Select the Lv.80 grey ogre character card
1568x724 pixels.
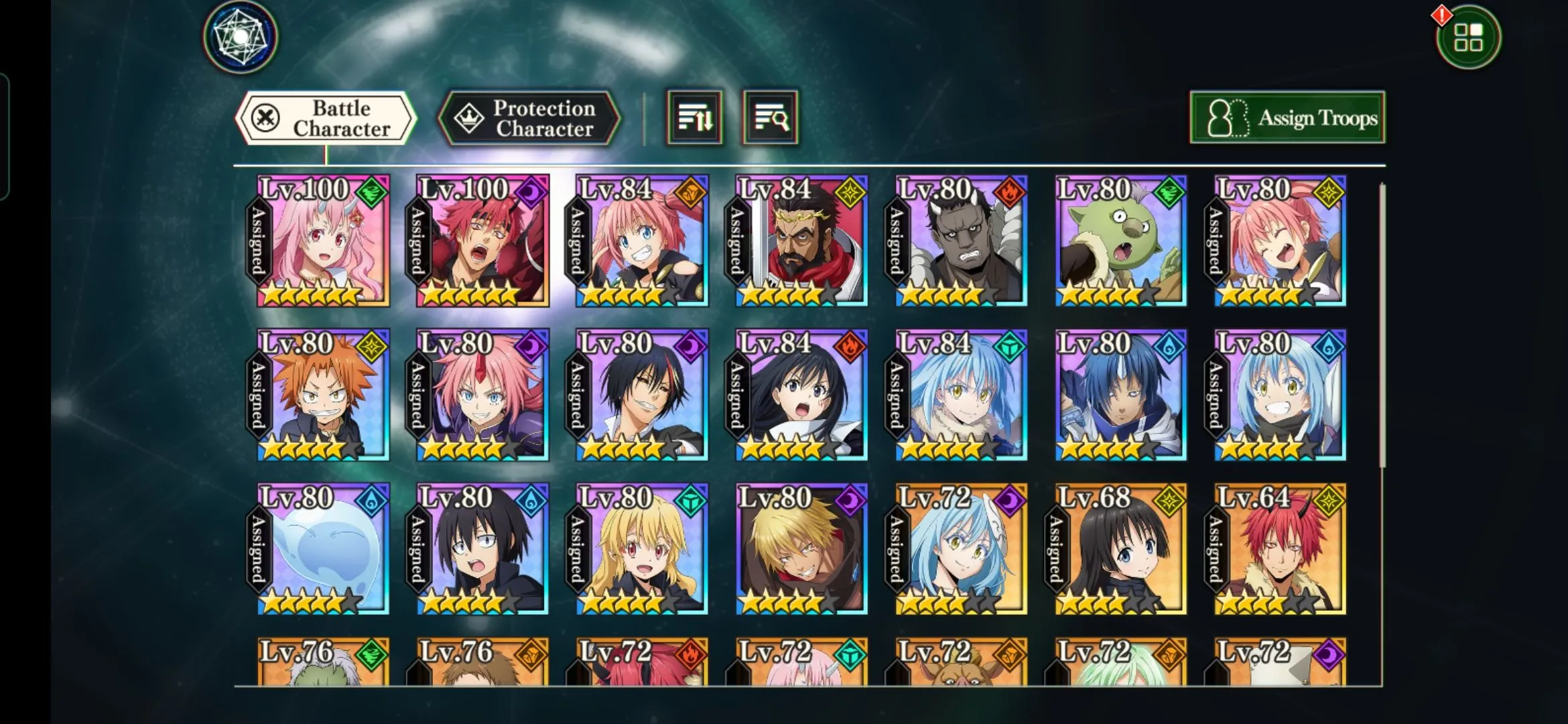[x=961, y=241]
